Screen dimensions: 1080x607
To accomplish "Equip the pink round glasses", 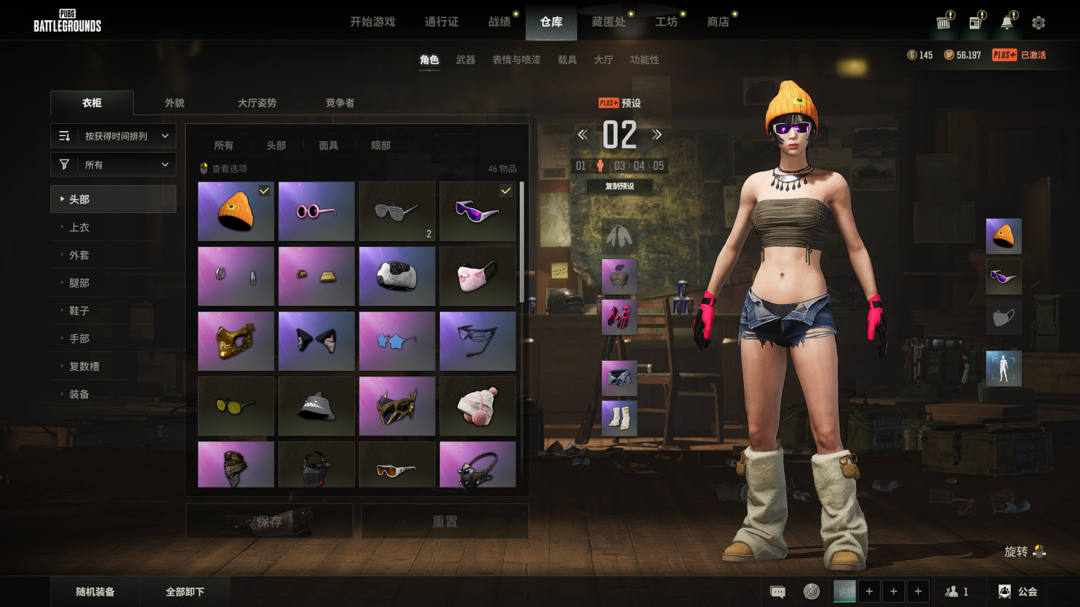I will coord(316,212).
